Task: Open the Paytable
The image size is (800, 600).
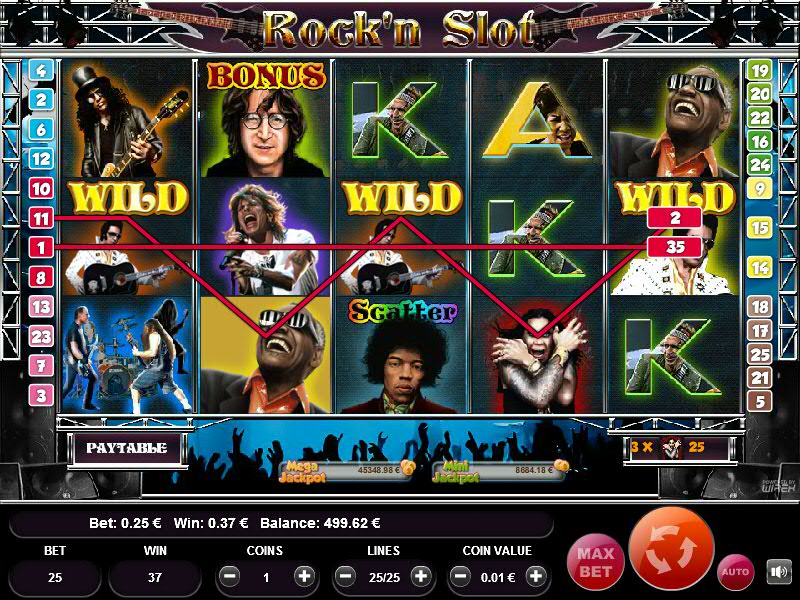Action: [x=126, y=448]
